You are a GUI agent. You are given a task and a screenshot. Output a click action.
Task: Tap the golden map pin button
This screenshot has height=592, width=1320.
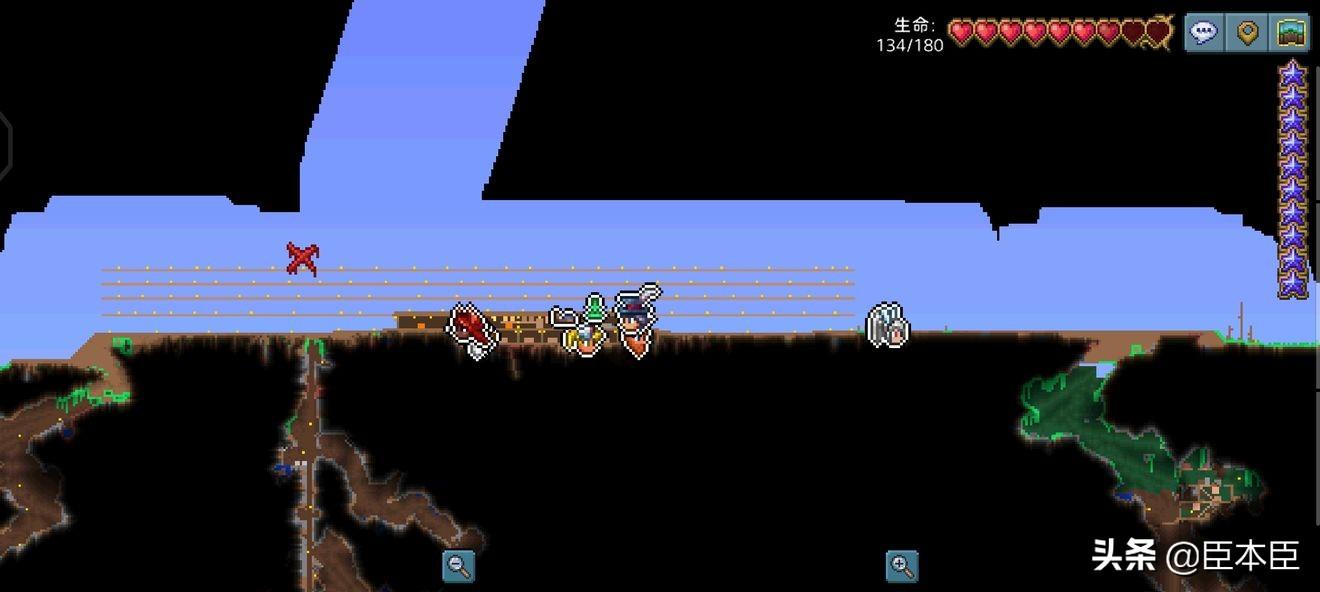pyautogui.click(x=1247, y=33)
